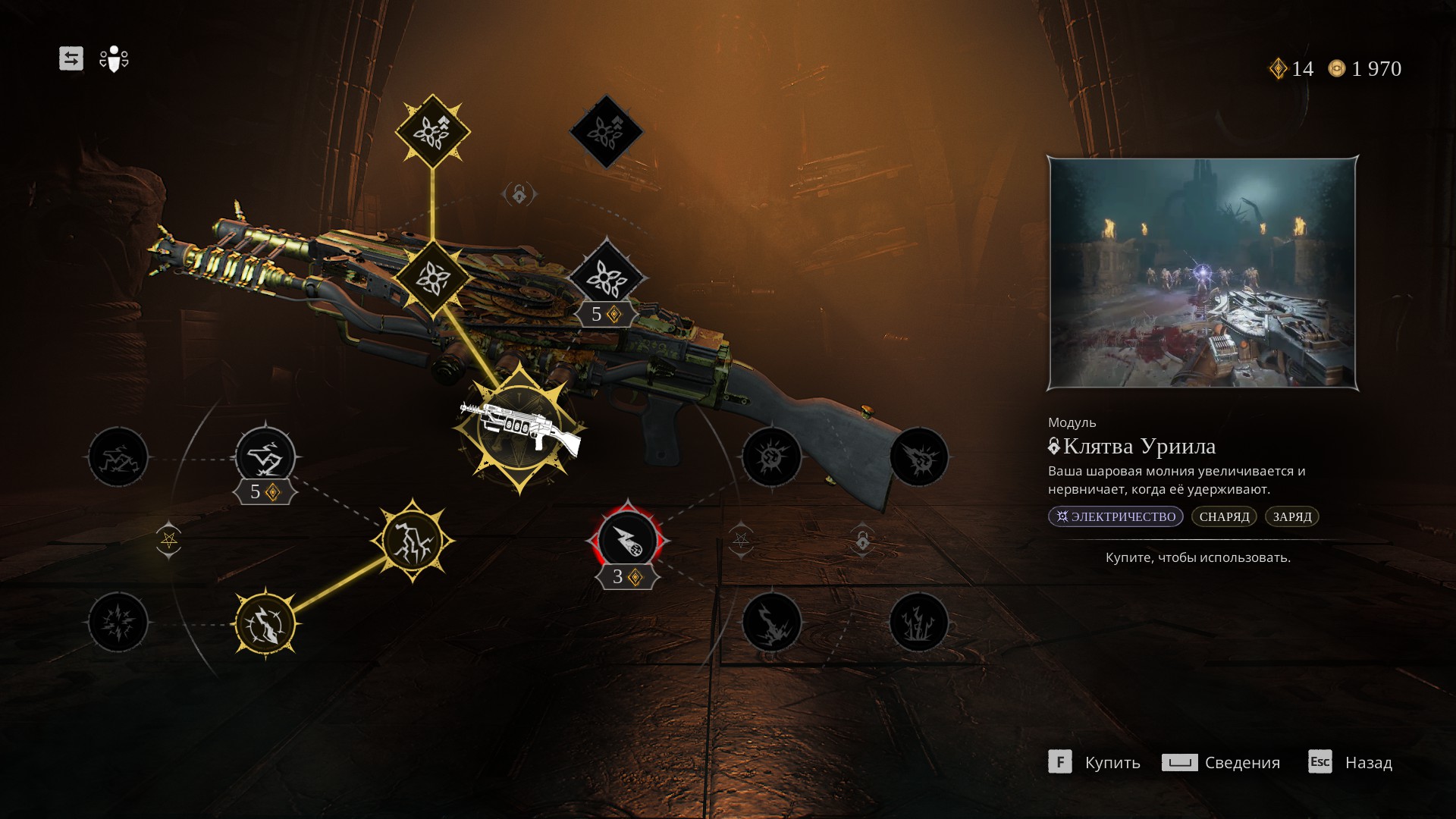Select the gold diamond node with upgrade arrows
Screen dimensions: 1456x819
tap(432, 131)
